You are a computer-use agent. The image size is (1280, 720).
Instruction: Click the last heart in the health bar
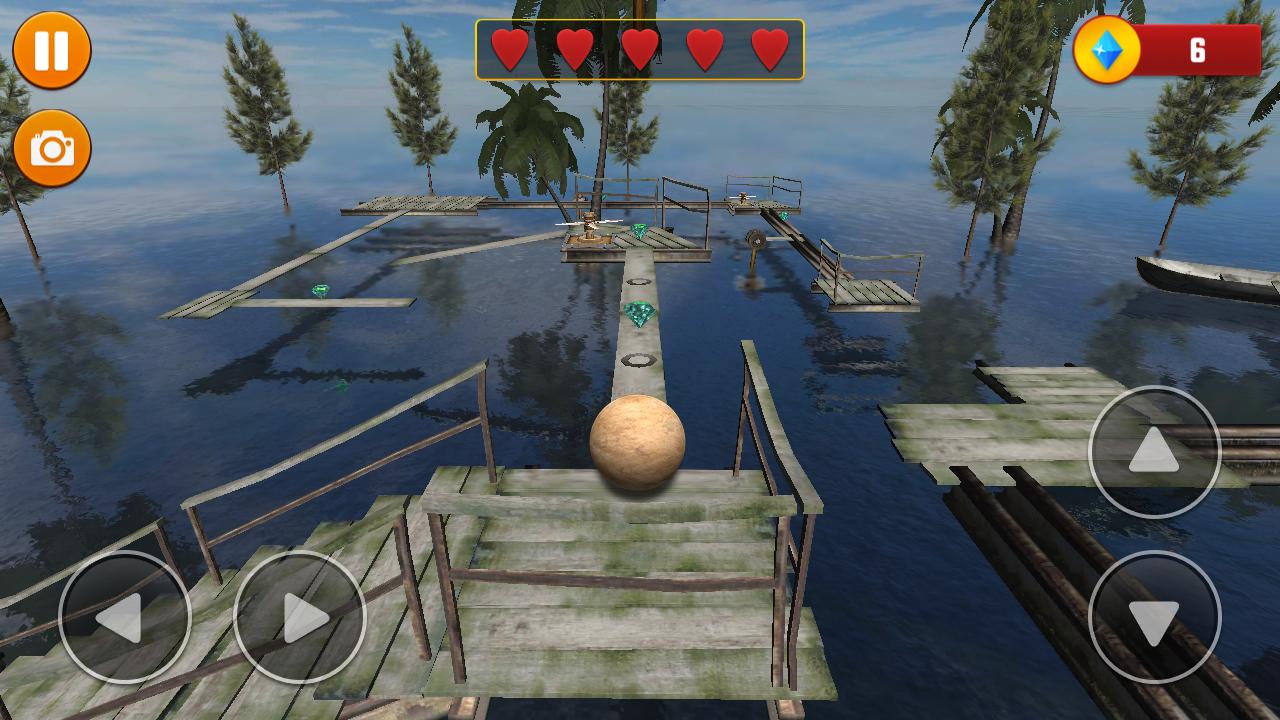[x=770, y=46]
